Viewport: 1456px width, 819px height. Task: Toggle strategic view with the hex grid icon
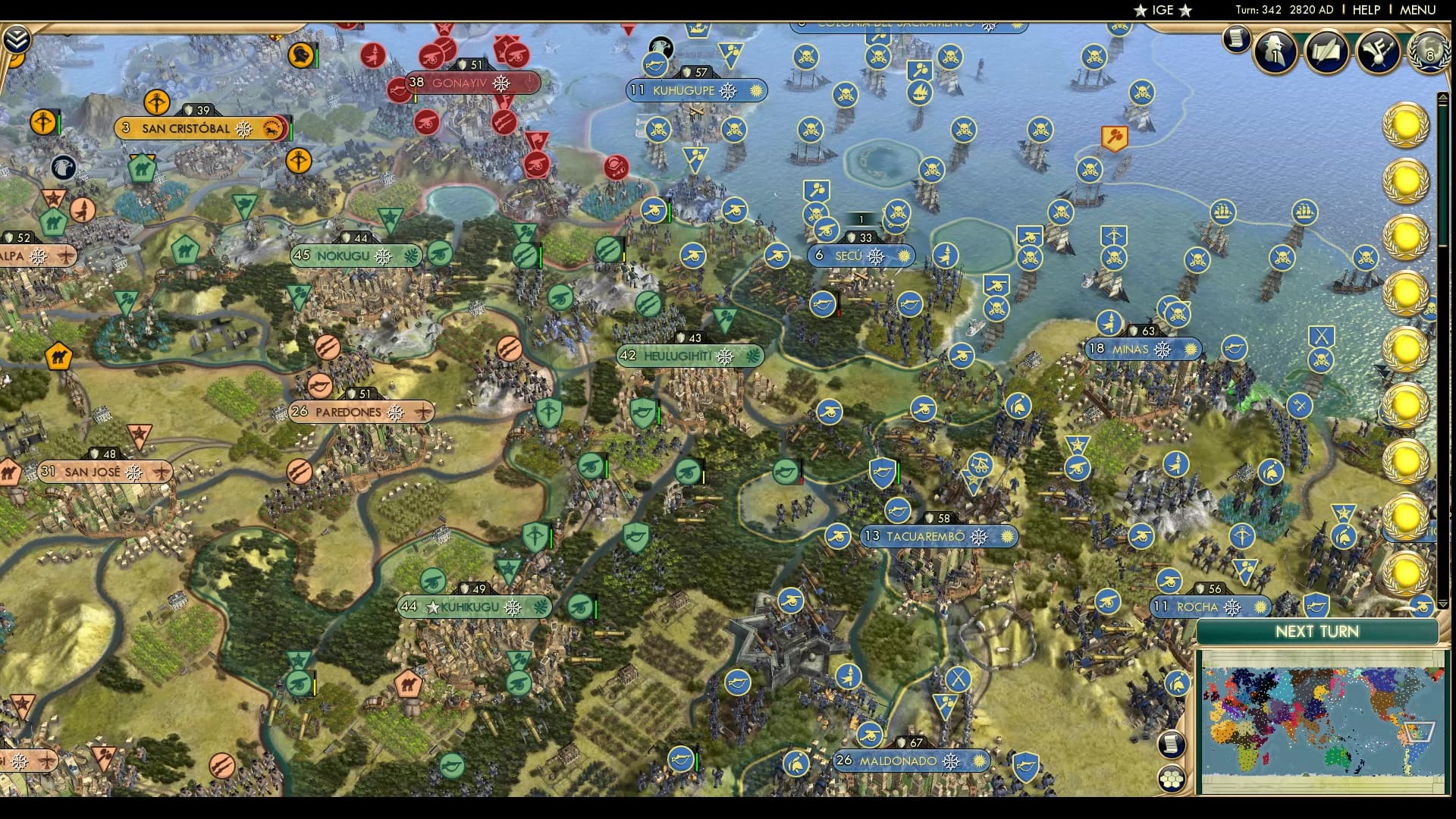coord(1170,779)
